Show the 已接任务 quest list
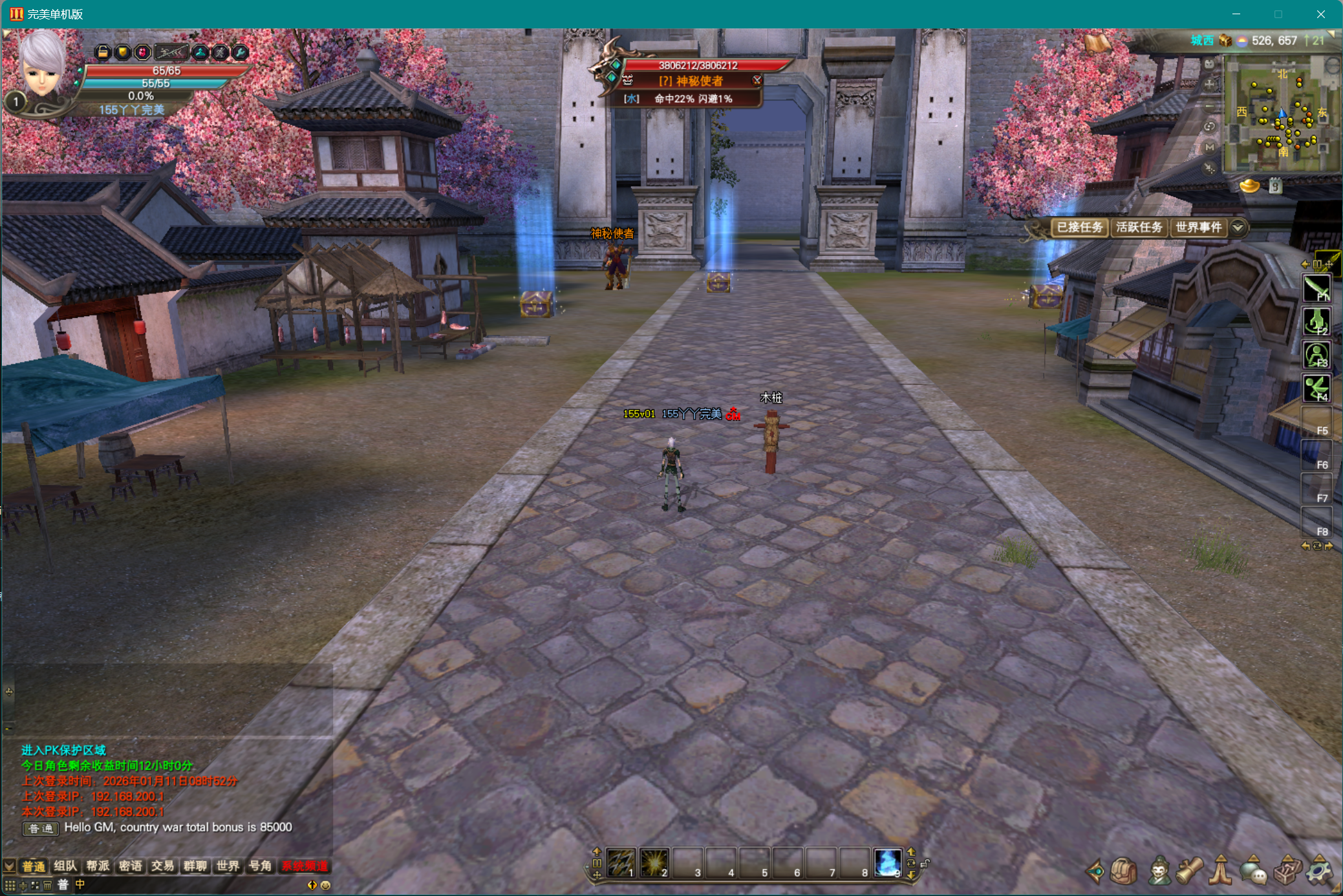 point(1079,228)
